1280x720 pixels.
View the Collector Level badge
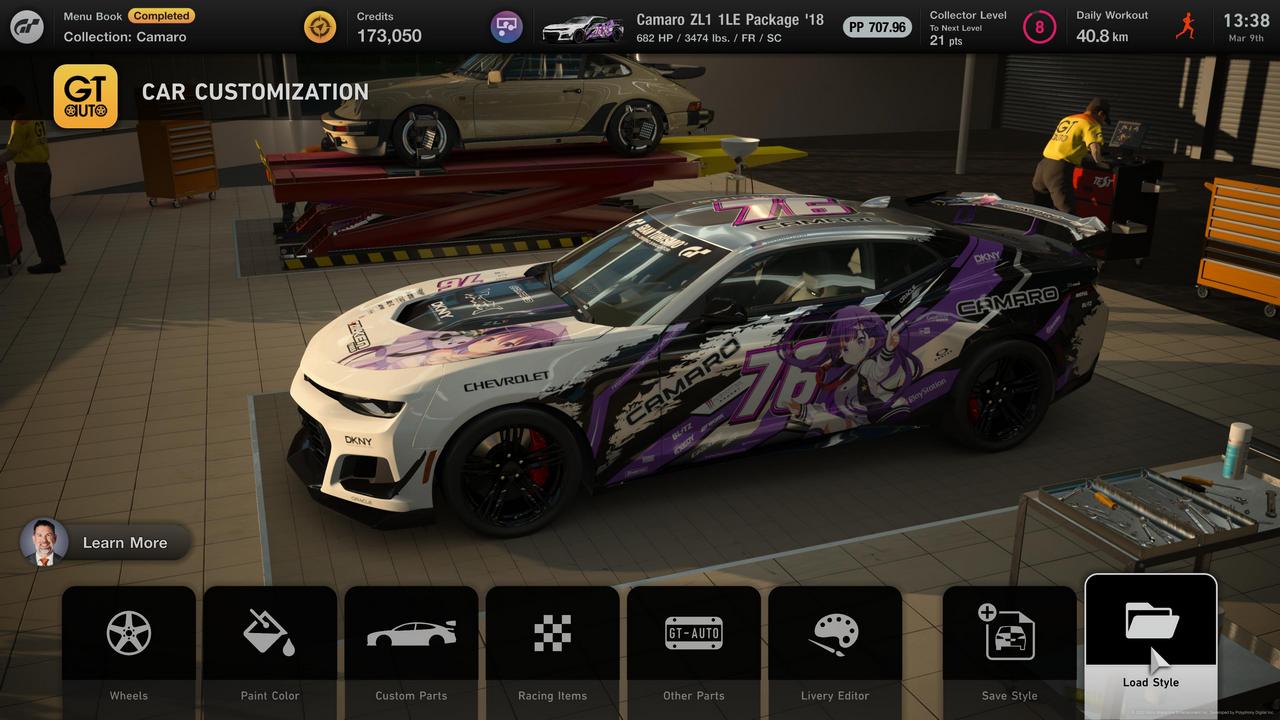(x=1039, y=27)
